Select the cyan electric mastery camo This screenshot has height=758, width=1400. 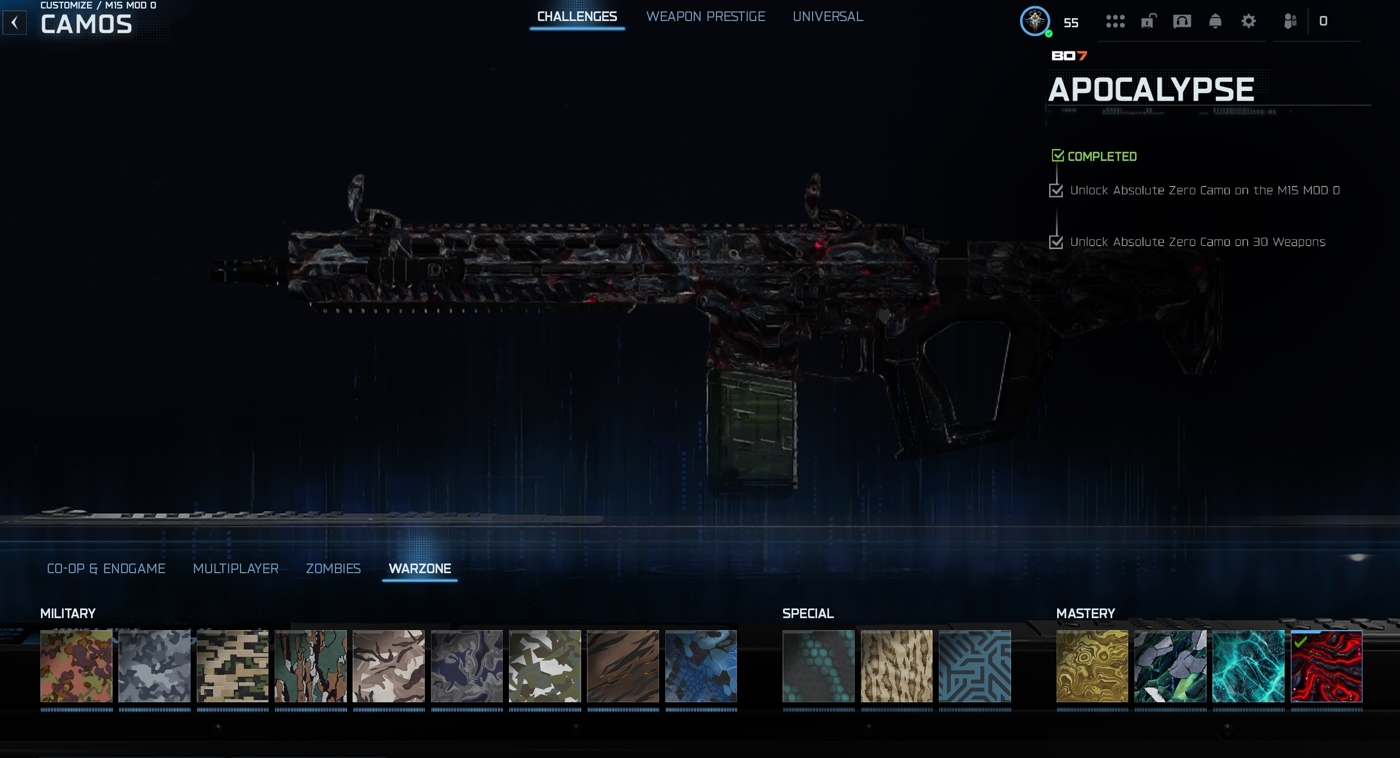click(1248, 666)
